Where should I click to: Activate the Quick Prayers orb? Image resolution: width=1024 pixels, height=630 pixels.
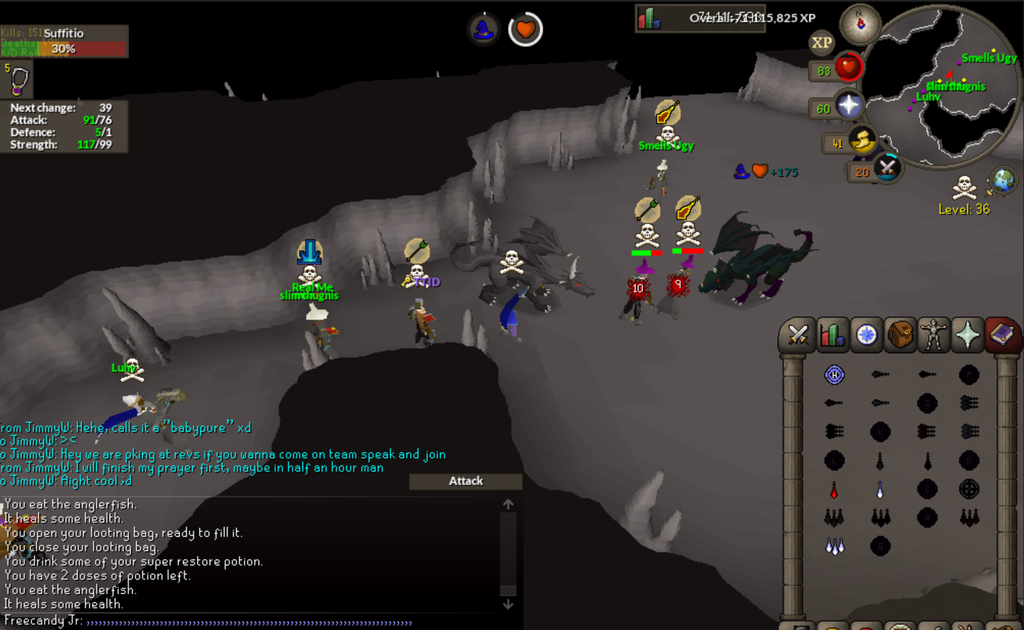(849, 105)
